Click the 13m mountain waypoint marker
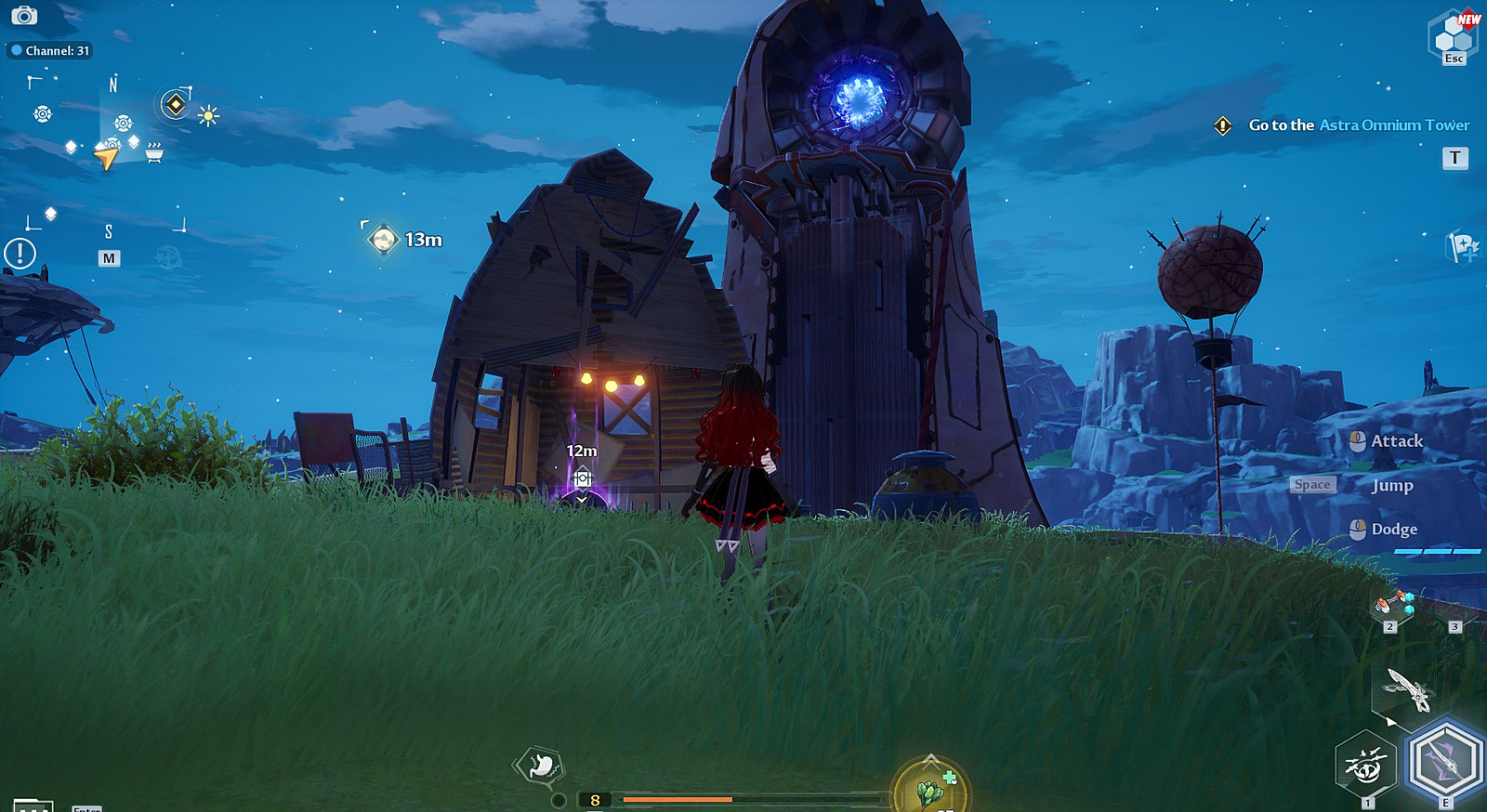 (383, 240)
